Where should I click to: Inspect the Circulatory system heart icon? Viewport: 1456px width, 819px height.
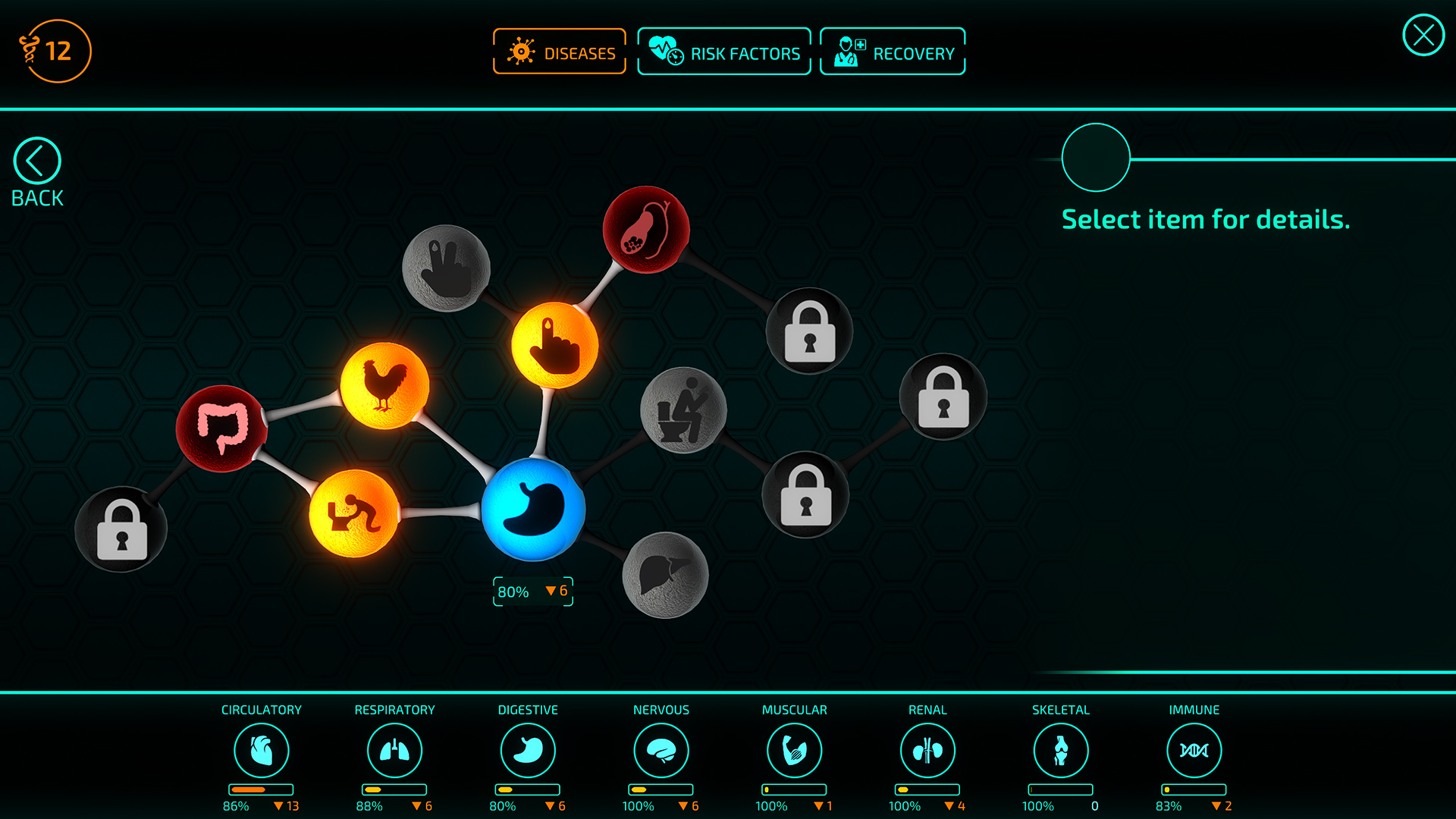[262, 749]
